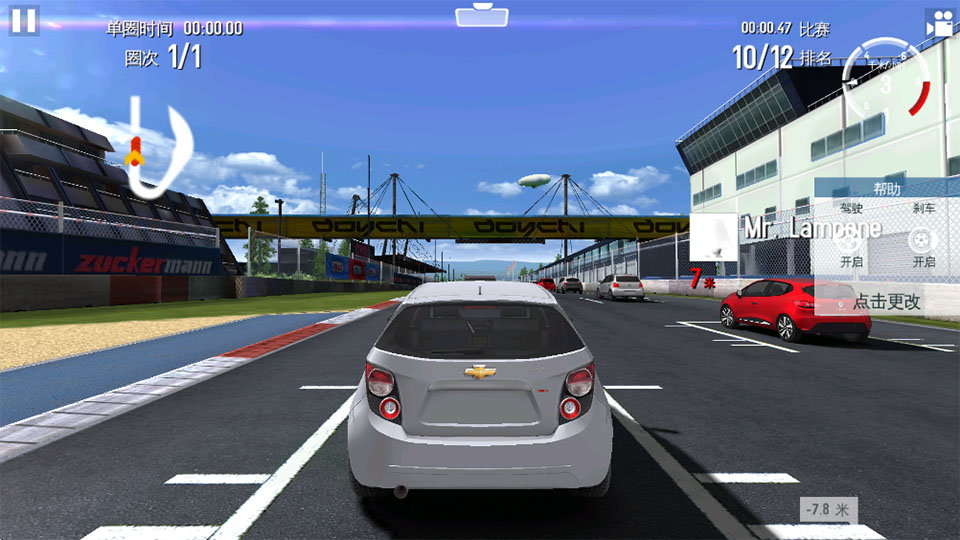This screenshot has width=960, height=540.
Task: Toggle the brake assist icon
Action: click(x=922, y=241)
